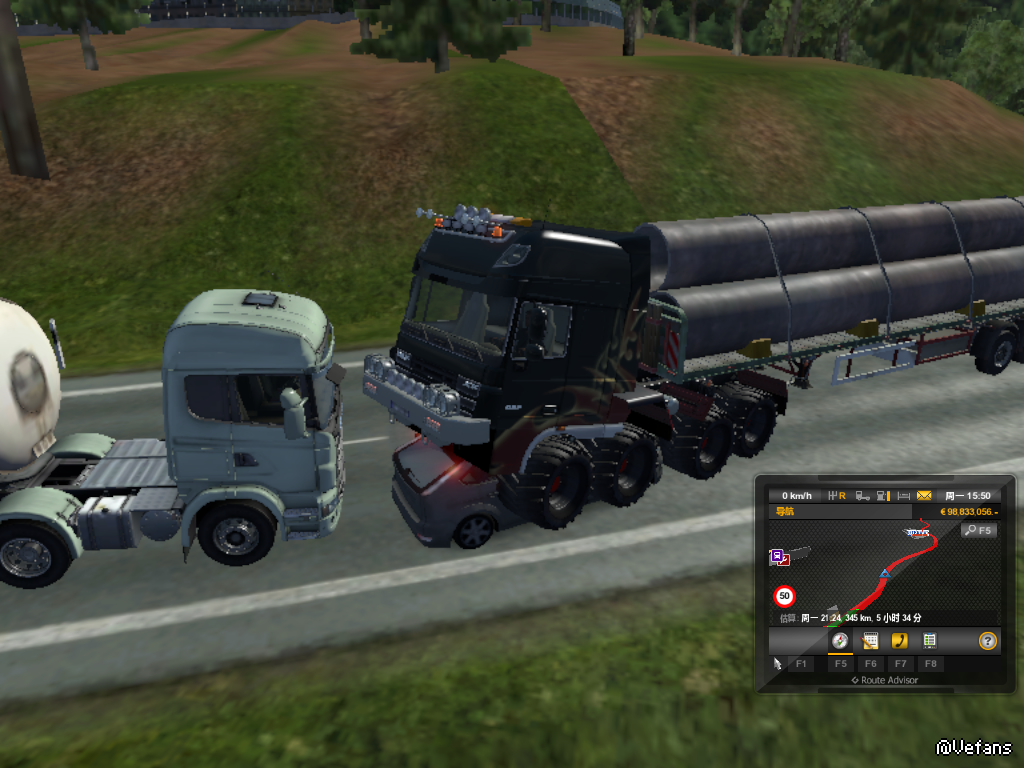The image size is (1024, 768).
Task: Toggle the mouse cursor control icon
Action: point(778,663)
